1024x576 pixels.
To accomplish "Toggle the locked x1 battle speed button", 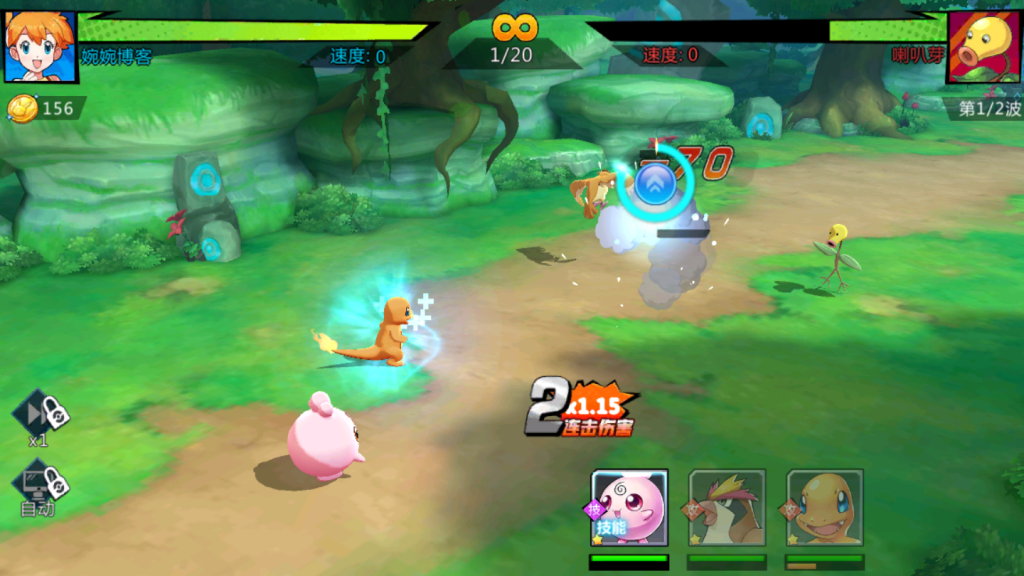I will (40, 413).
